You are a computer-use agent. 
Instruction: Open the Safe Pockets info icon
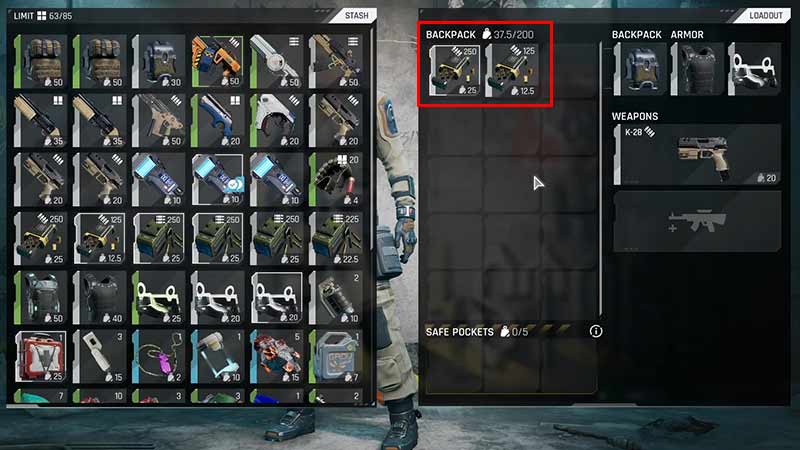pos(596,331)
